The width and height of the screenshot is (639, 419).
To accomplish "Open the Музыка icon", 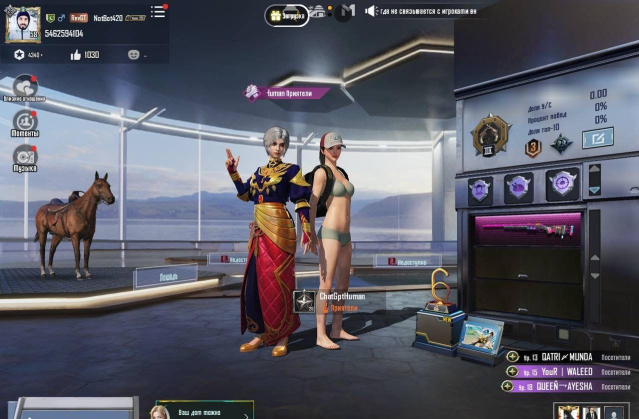I will coord(25,156).
